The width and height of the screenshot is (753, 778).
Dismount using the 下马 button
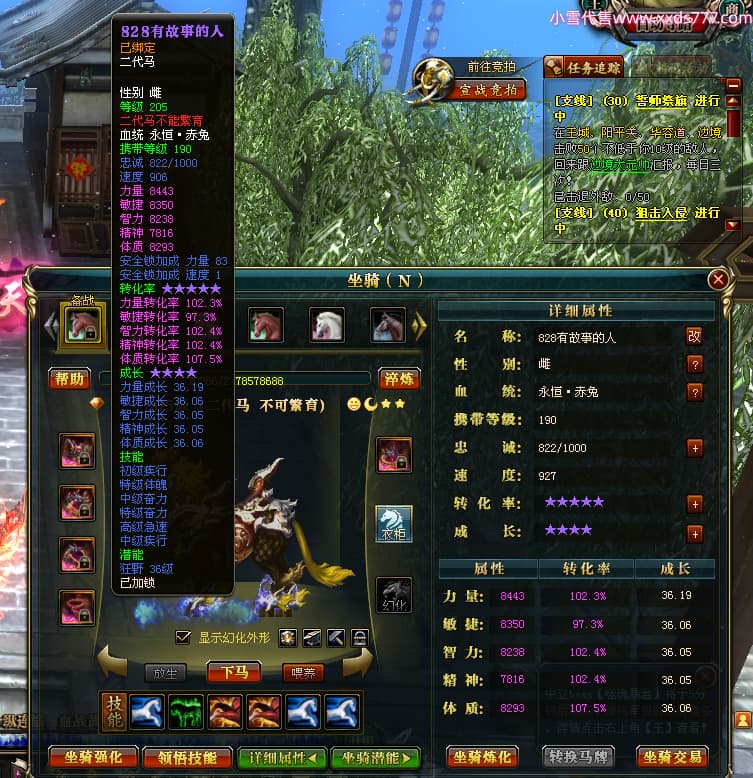click(x=235, y=672)
